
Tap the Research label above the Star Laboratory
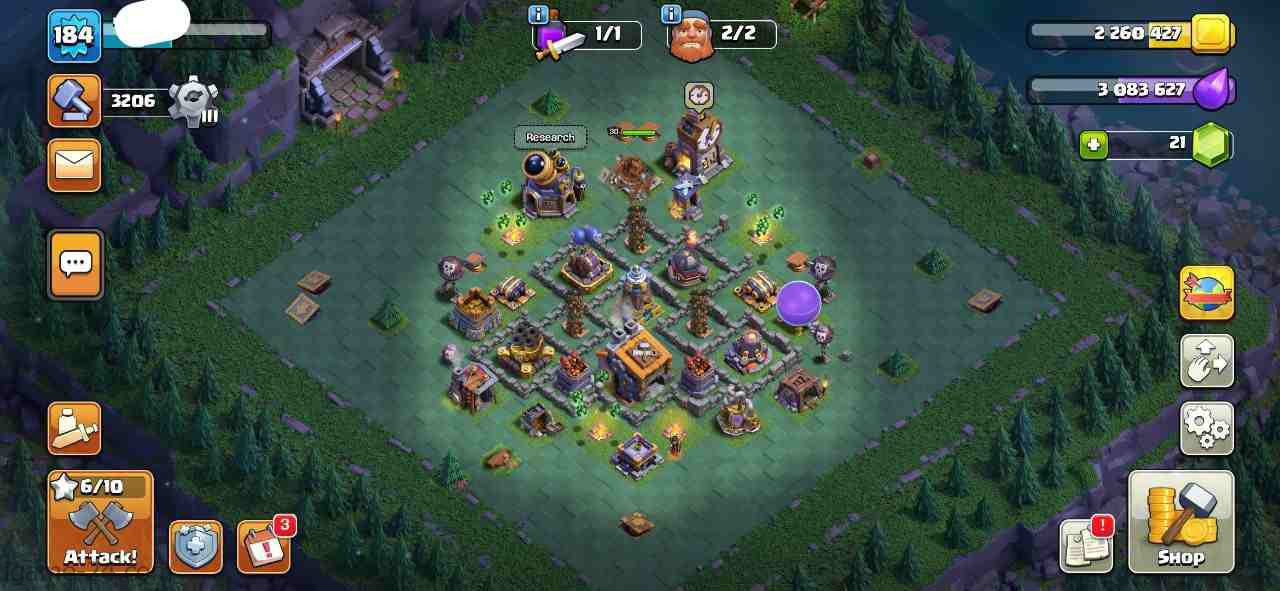pos(550,137)
